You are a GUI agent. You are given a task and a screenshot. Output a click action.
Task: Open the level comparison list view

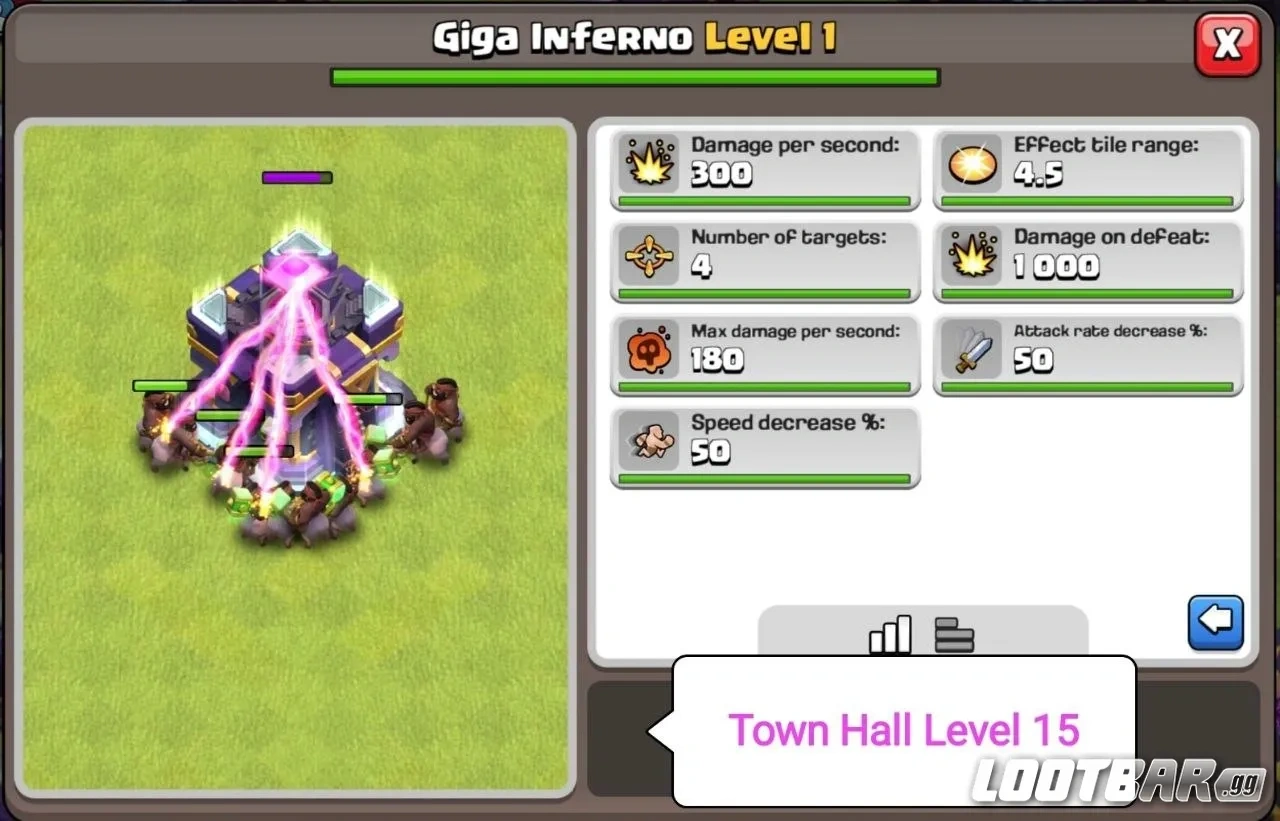coord(953,633)
